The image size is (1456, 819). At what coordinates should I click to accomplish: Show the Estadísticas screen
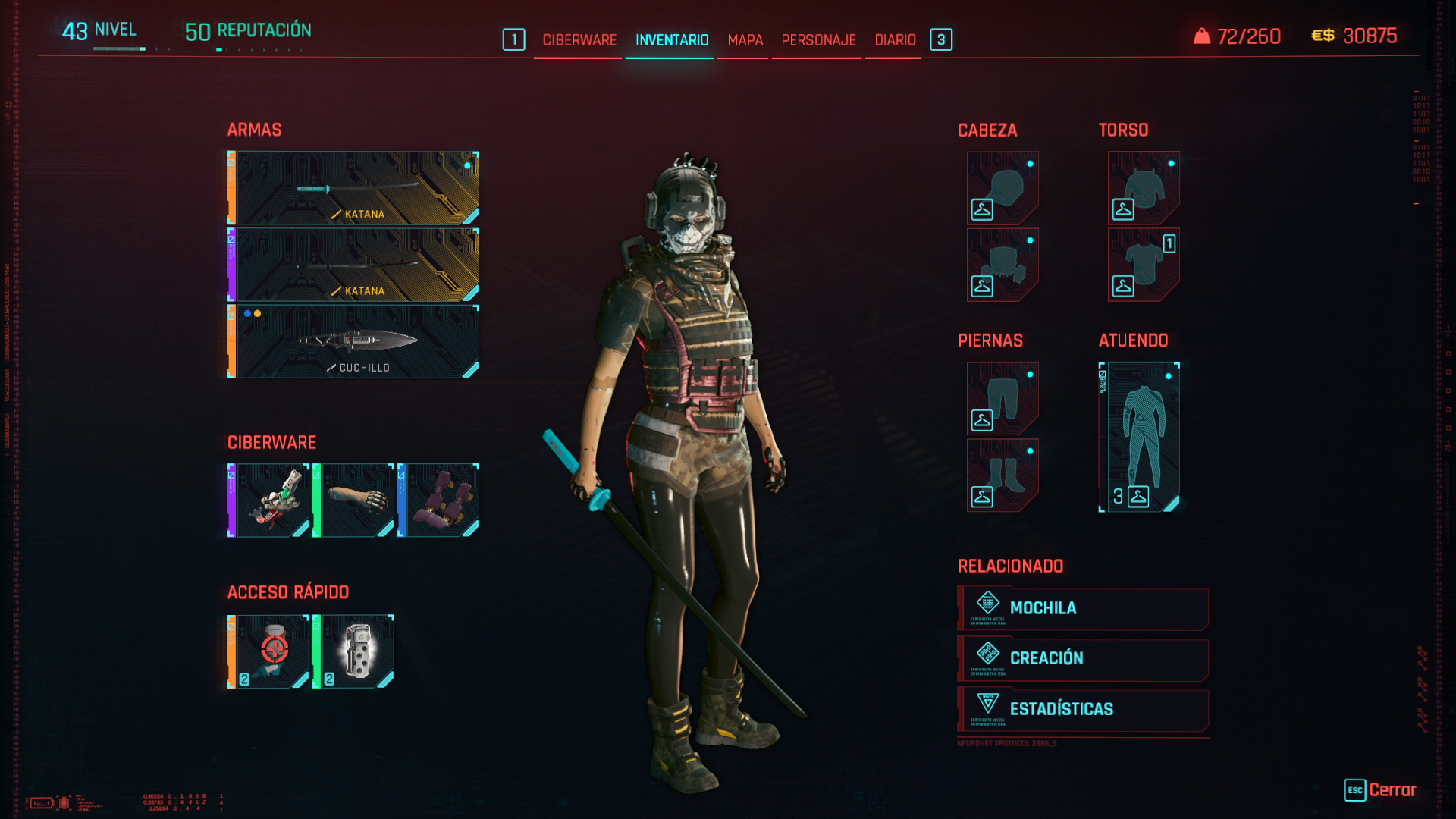pos(1083,709)
